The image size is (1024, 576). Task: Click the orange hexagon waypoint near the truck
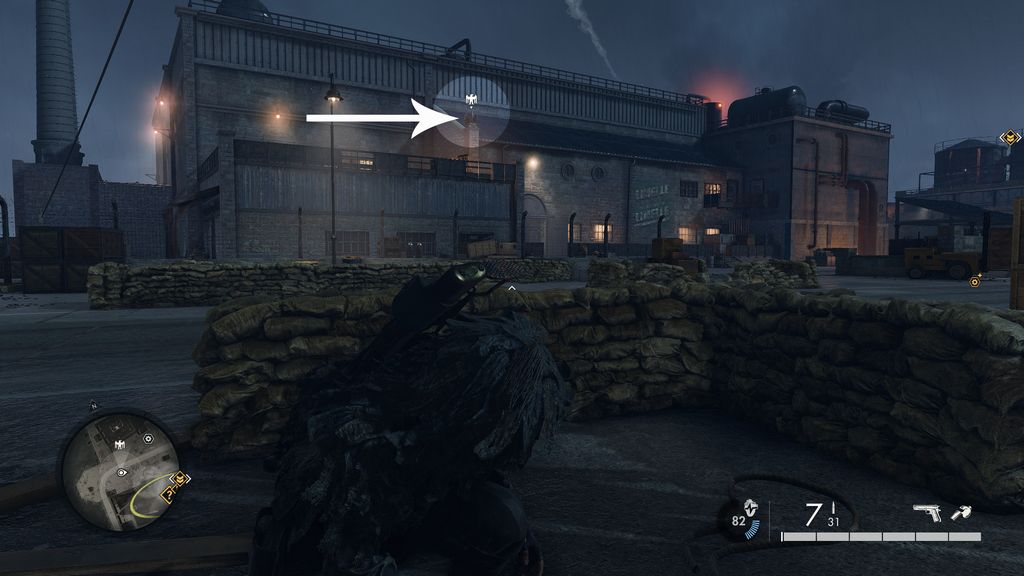975,282
